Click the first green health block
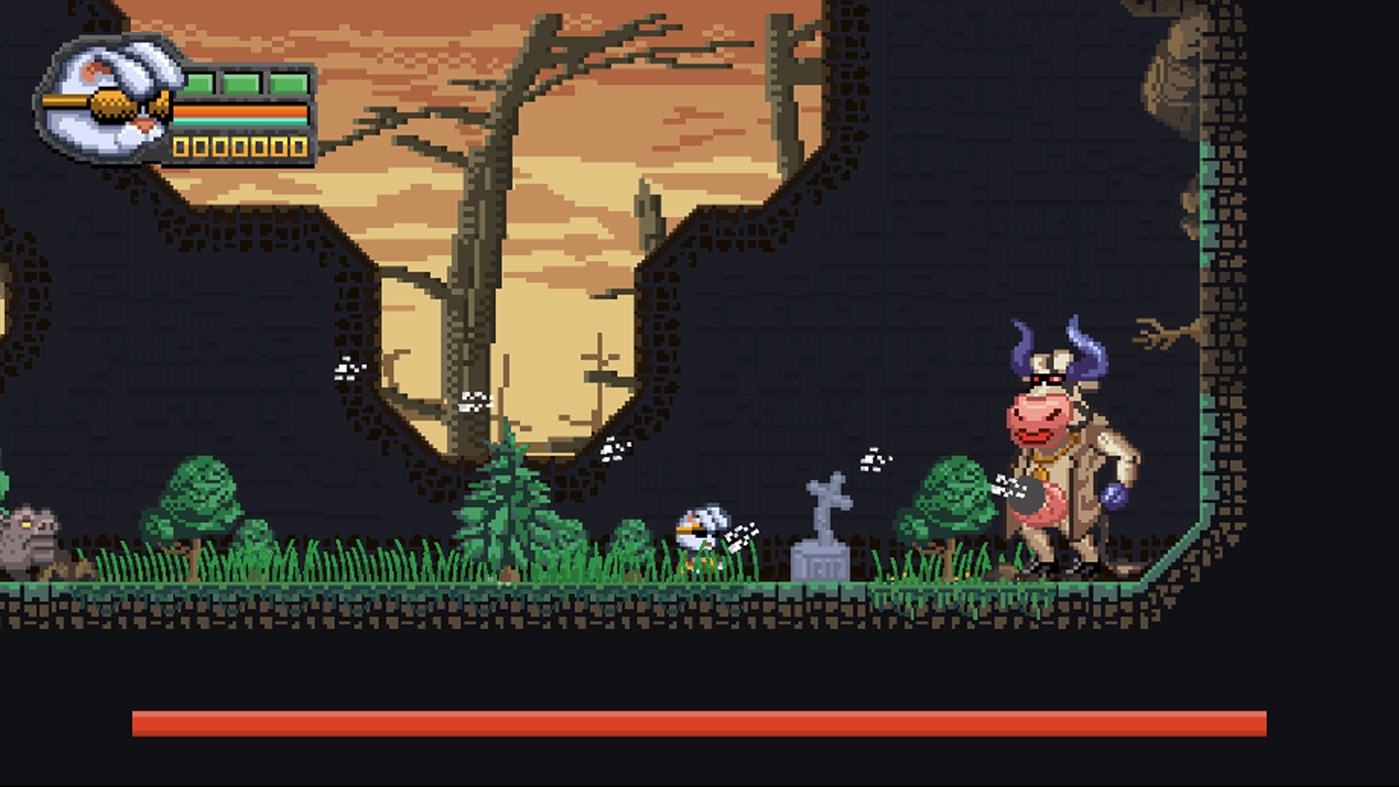This screenshot has width=1399, height=787. [x=198, y=82]
